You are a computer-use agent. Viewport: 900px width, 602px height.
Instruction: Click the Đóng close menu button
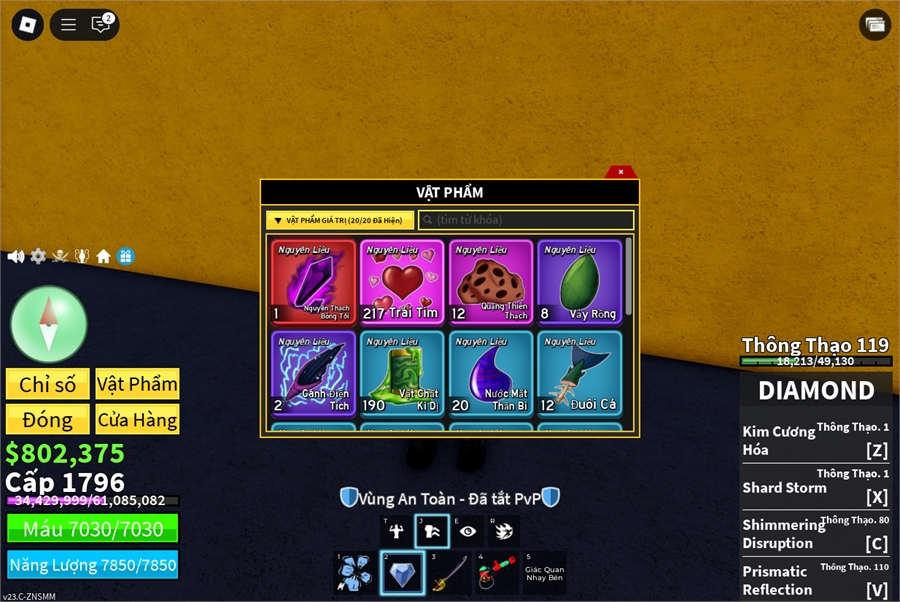(x=47, y=420)
